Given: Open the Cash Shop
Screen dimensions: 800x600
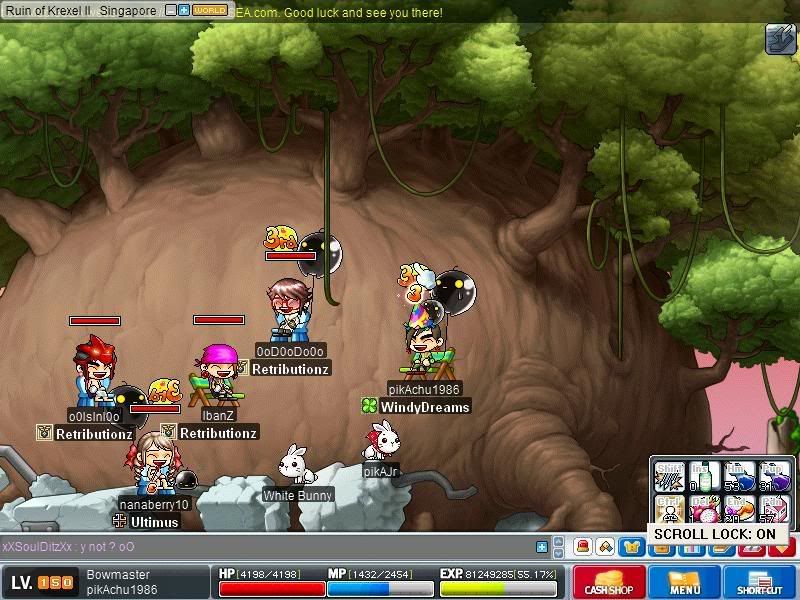Looking at the screenshot, I should [x=608, y=582].
